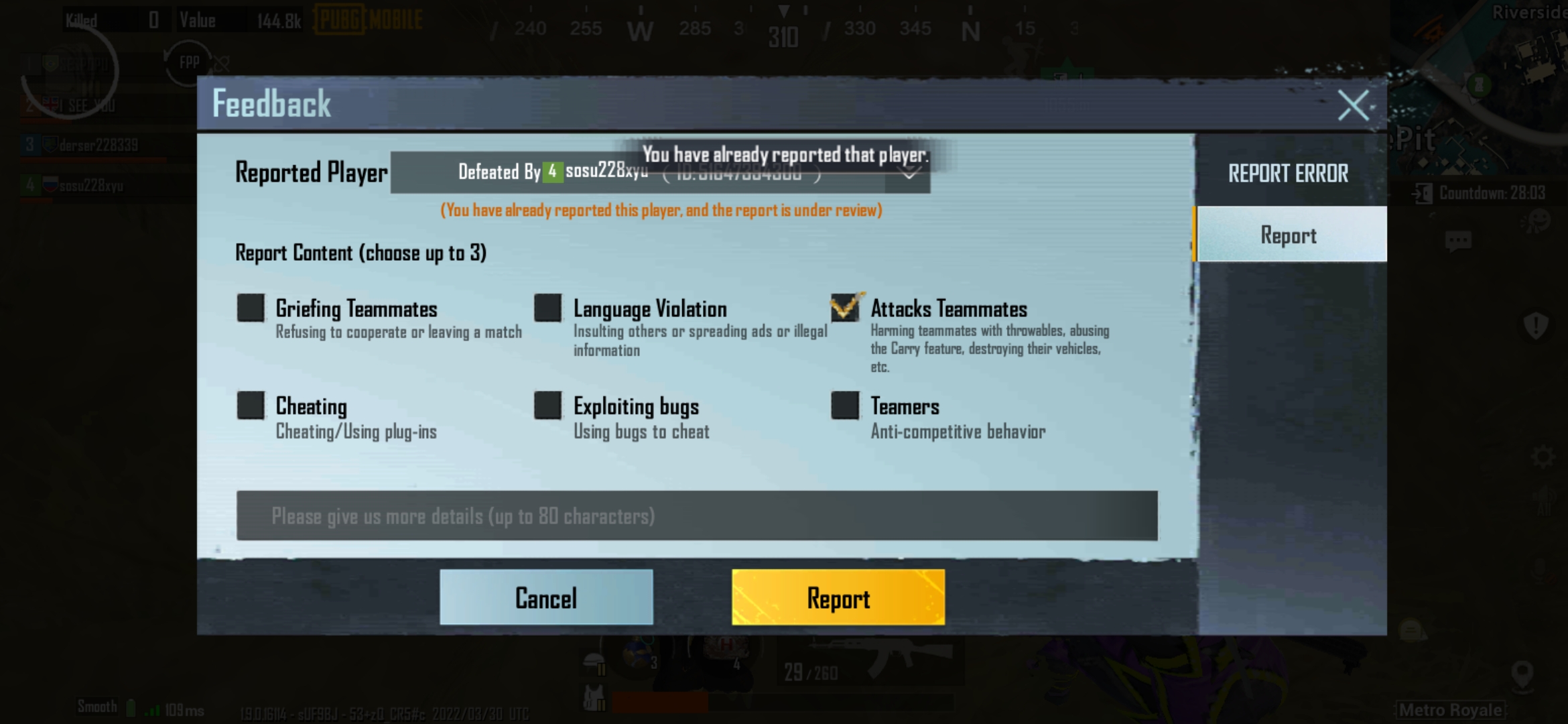1568x724 pixels.
Task: Click the security shield alert icon
Action: coord(1535,326)
